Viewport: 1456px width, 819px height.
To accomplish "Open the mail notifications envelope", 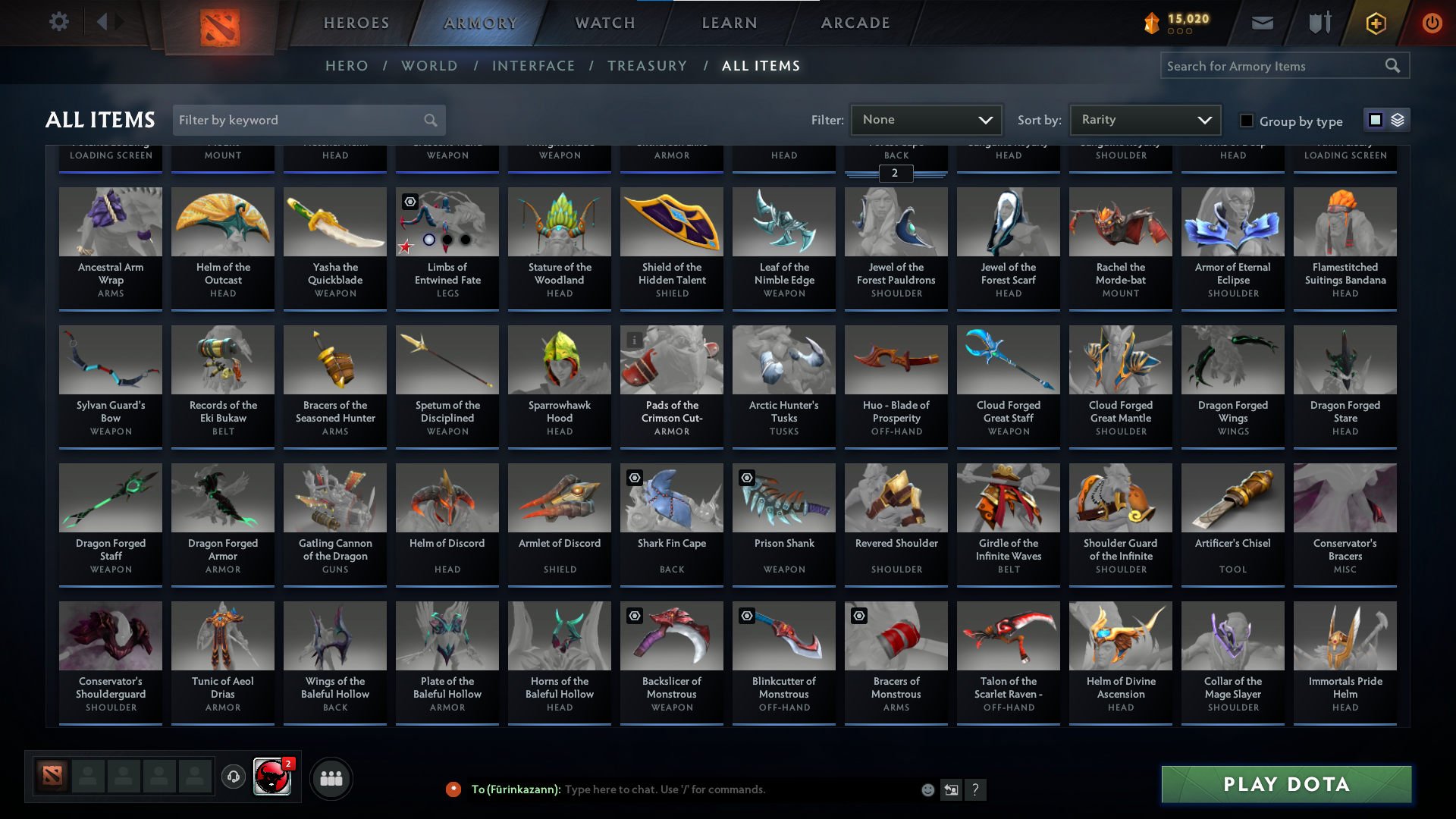I will coord(1262,23).
